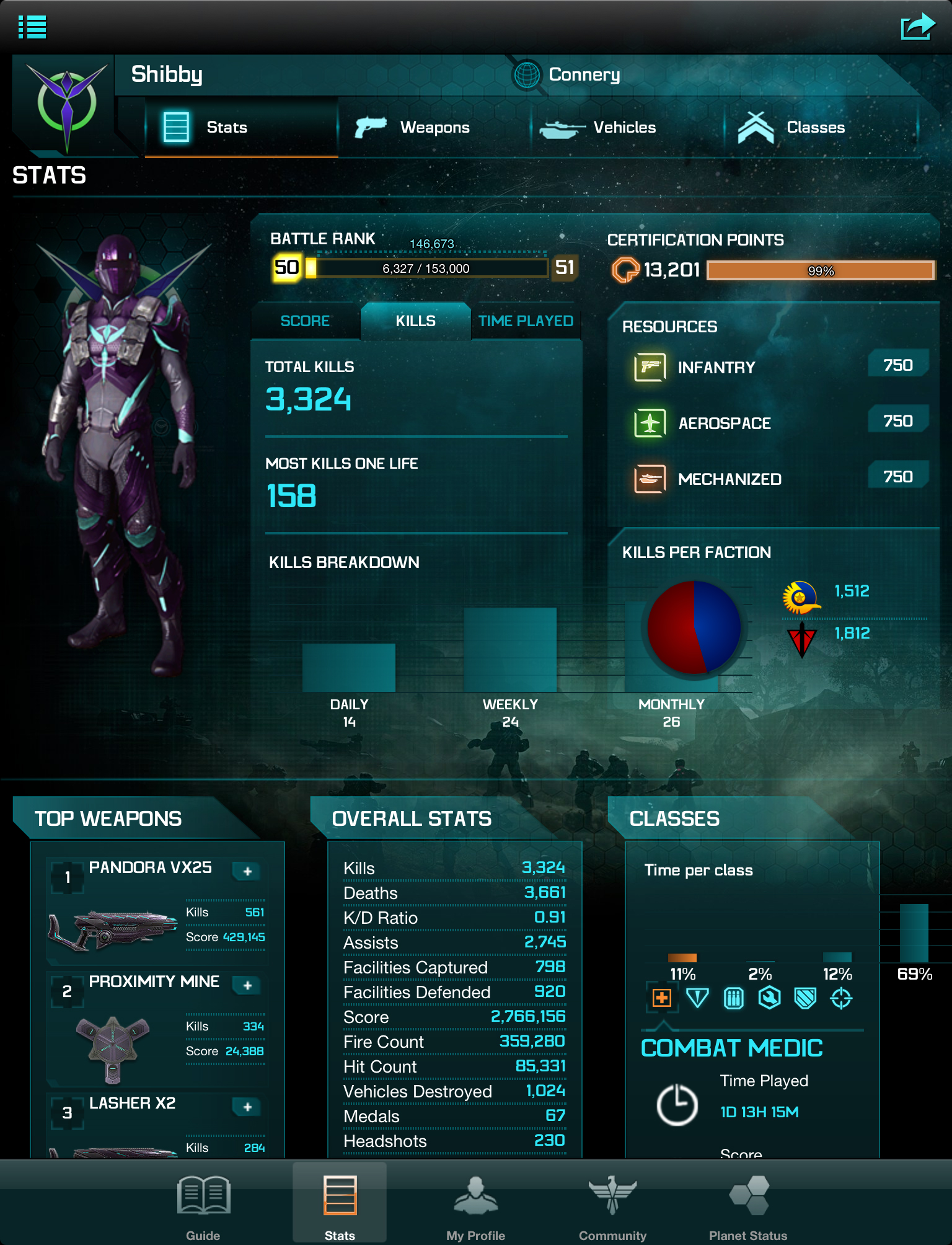The width and height of the screenshot is (952, 1245).
Task: Switch to the Time Played tab
Action: (x=526, y=321)
